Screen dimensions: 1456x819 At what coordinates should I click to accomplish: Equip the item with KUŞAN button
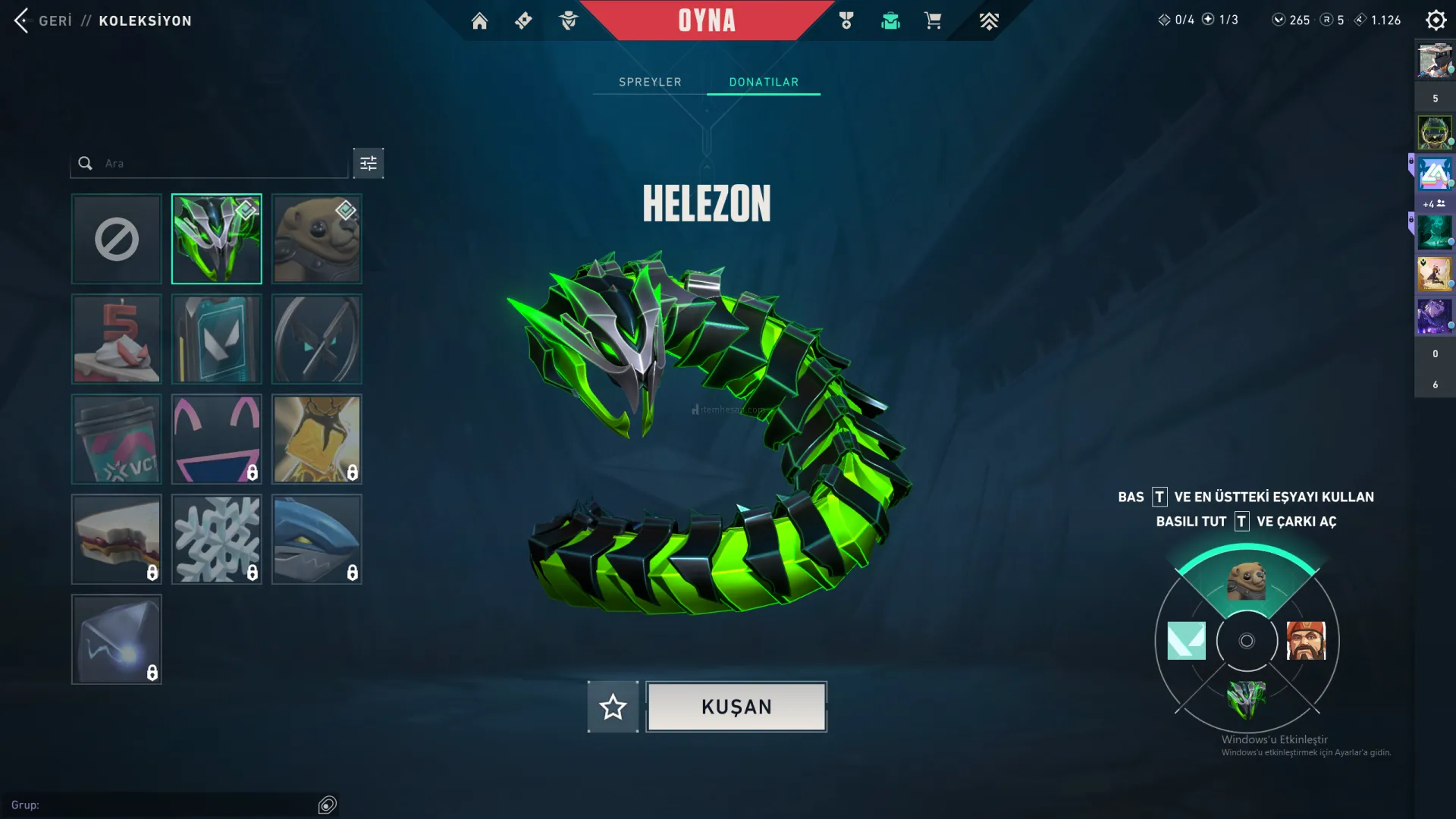point(736,707)
